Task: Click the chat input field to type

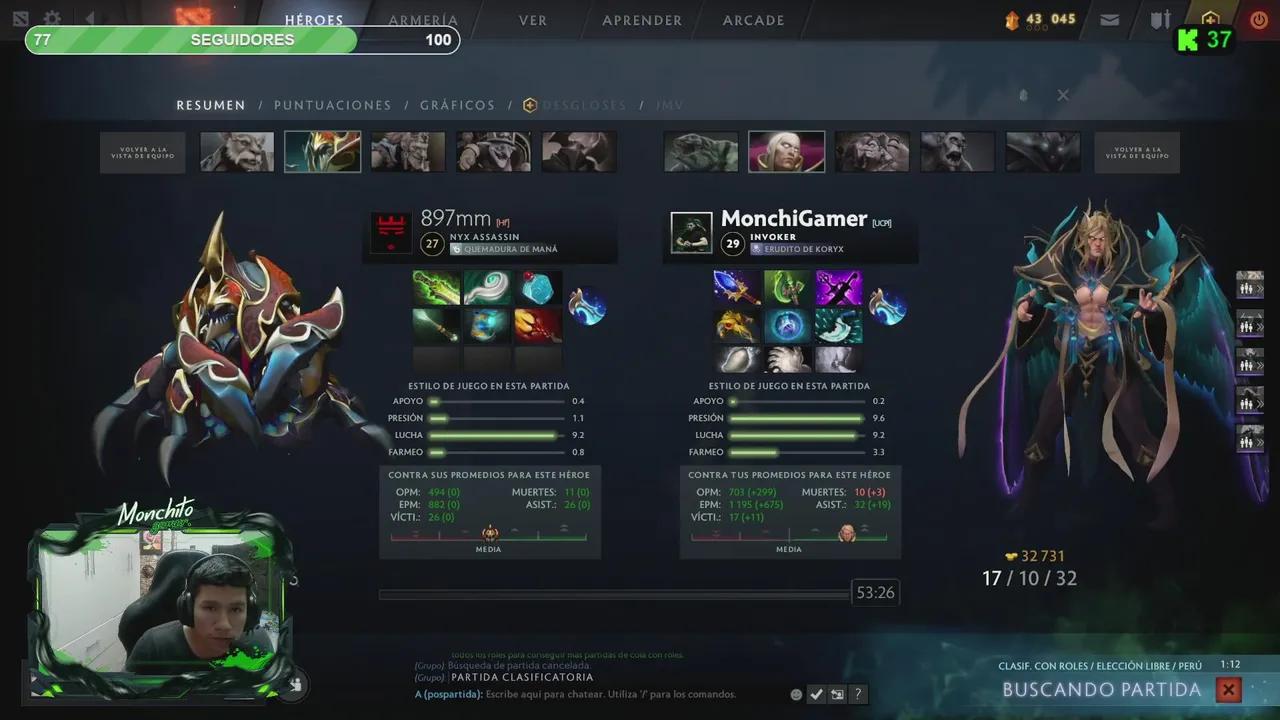Action: pos(600,694)
